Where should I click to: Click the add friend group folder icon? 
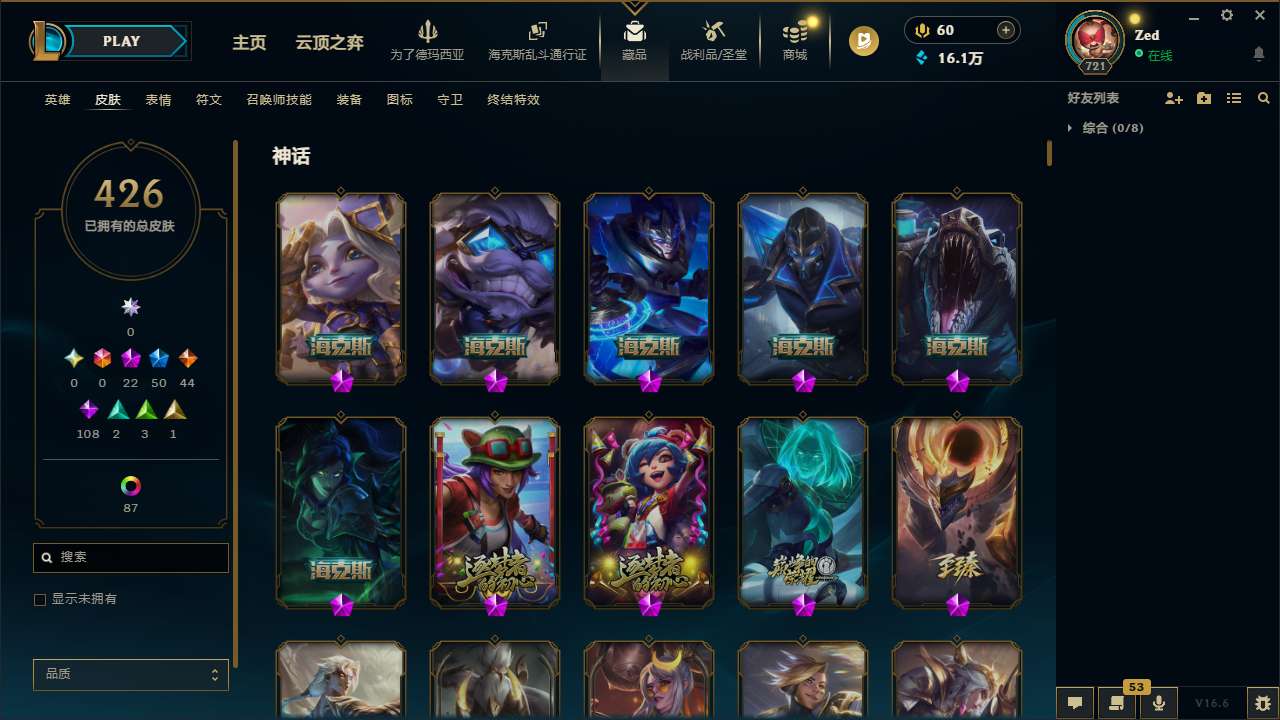1203,98
